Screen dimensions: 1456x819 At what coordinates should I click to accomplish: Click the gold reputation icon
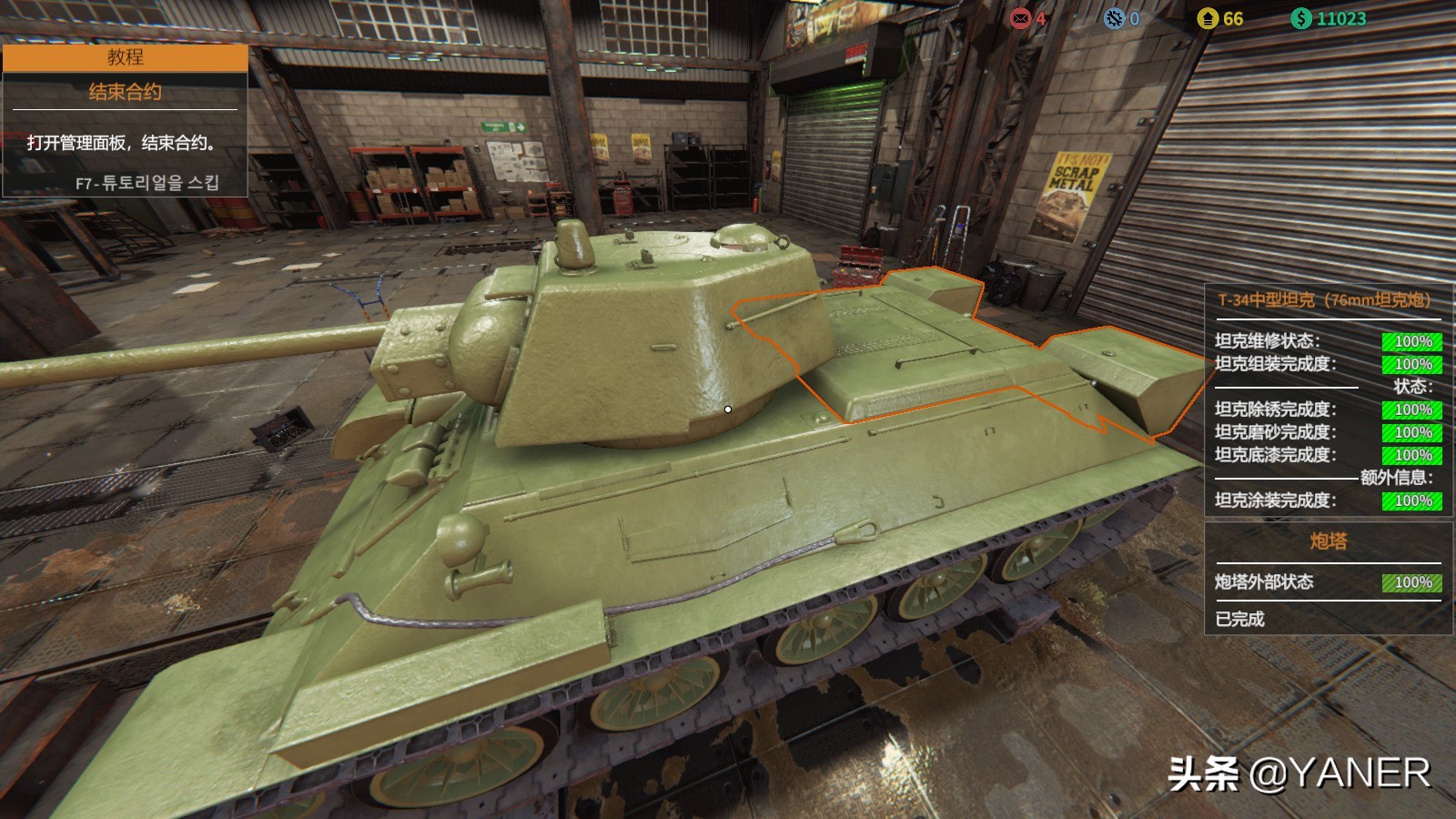tap(1208, 18)
